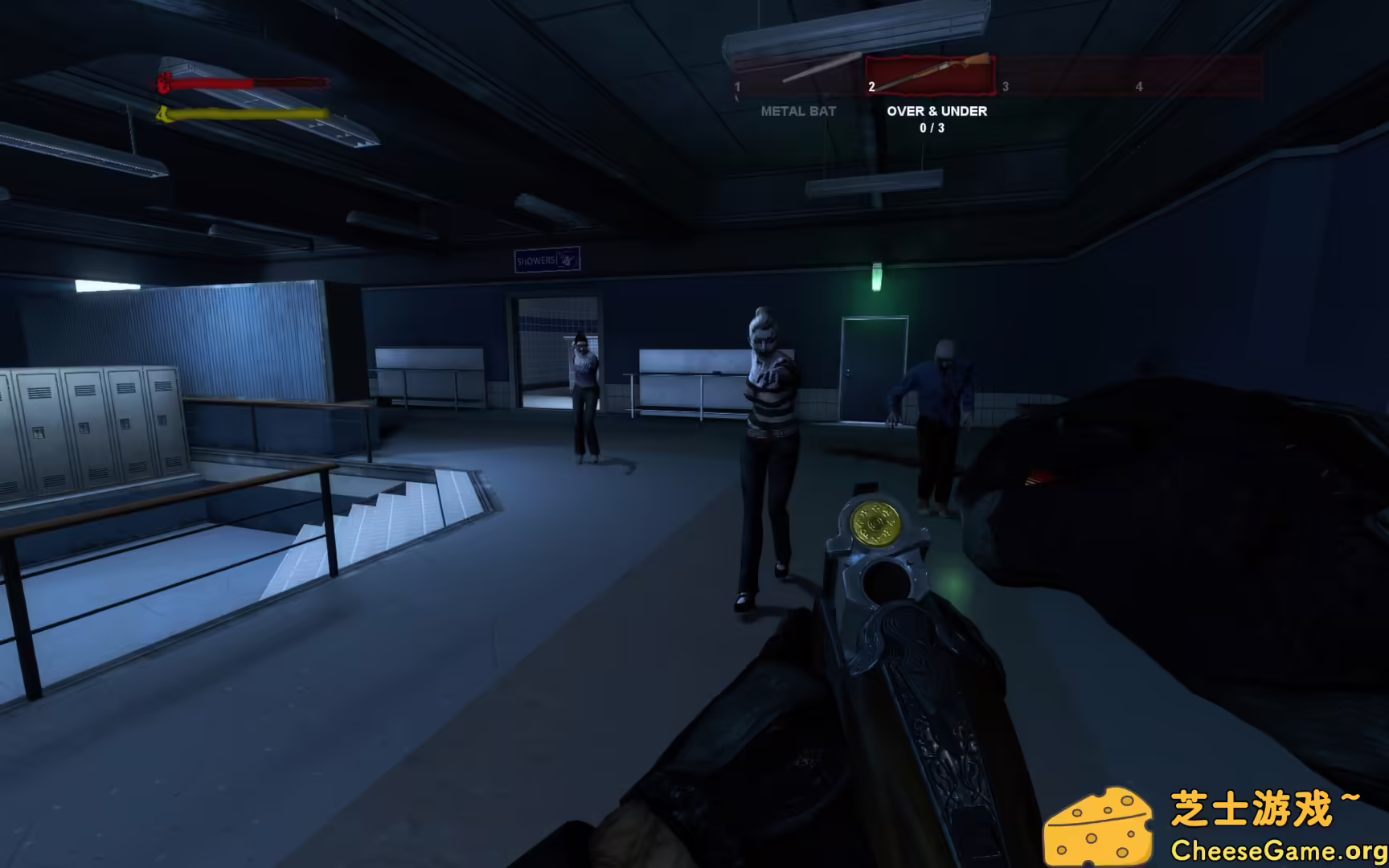Click the red health indicator icon
This screenshot has height=868, width=1389.
[162, 82]
